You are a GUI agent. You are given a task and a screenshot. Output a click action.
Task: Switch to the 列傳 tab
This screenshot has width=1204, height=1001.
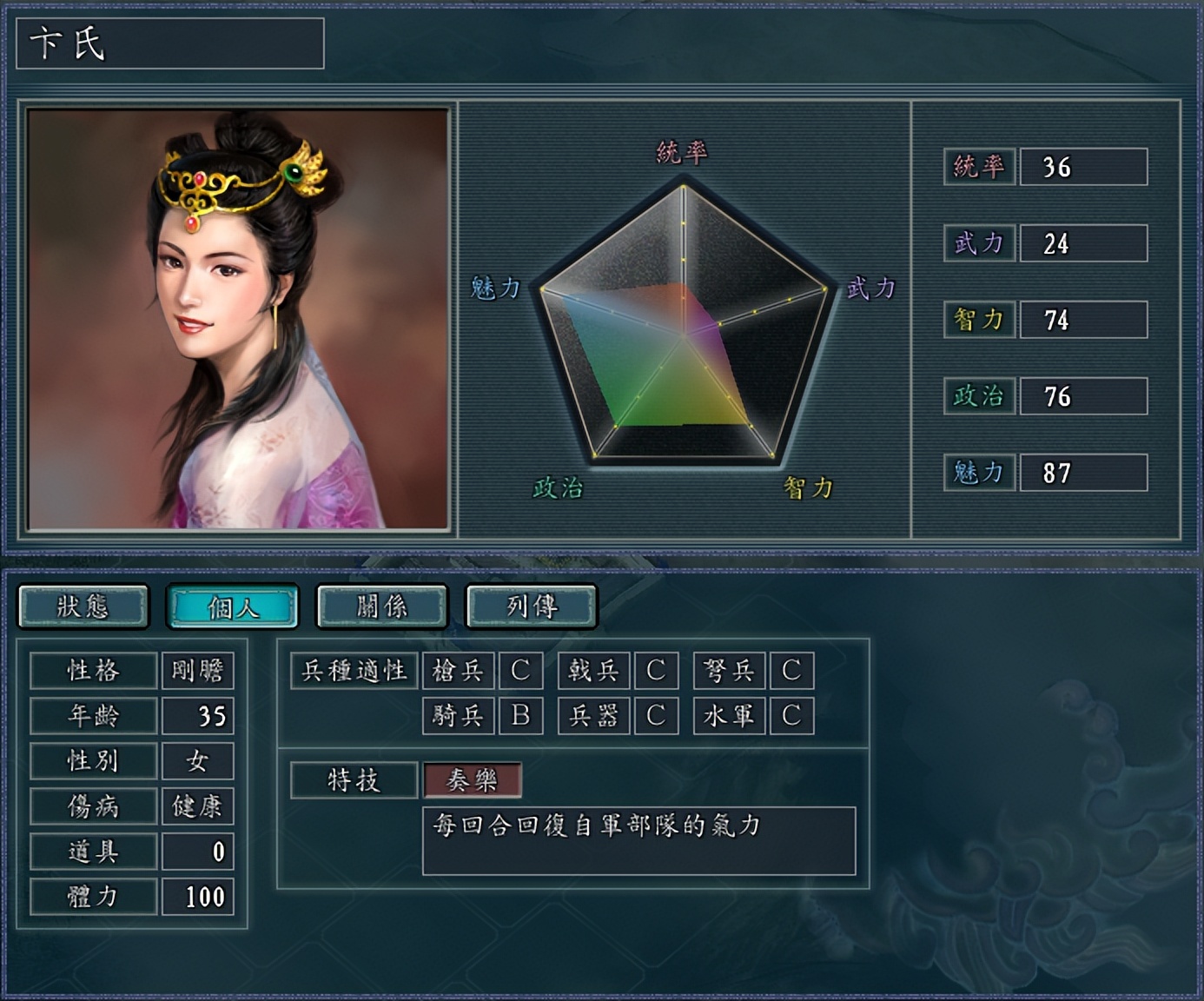click(x=532, y=607)
